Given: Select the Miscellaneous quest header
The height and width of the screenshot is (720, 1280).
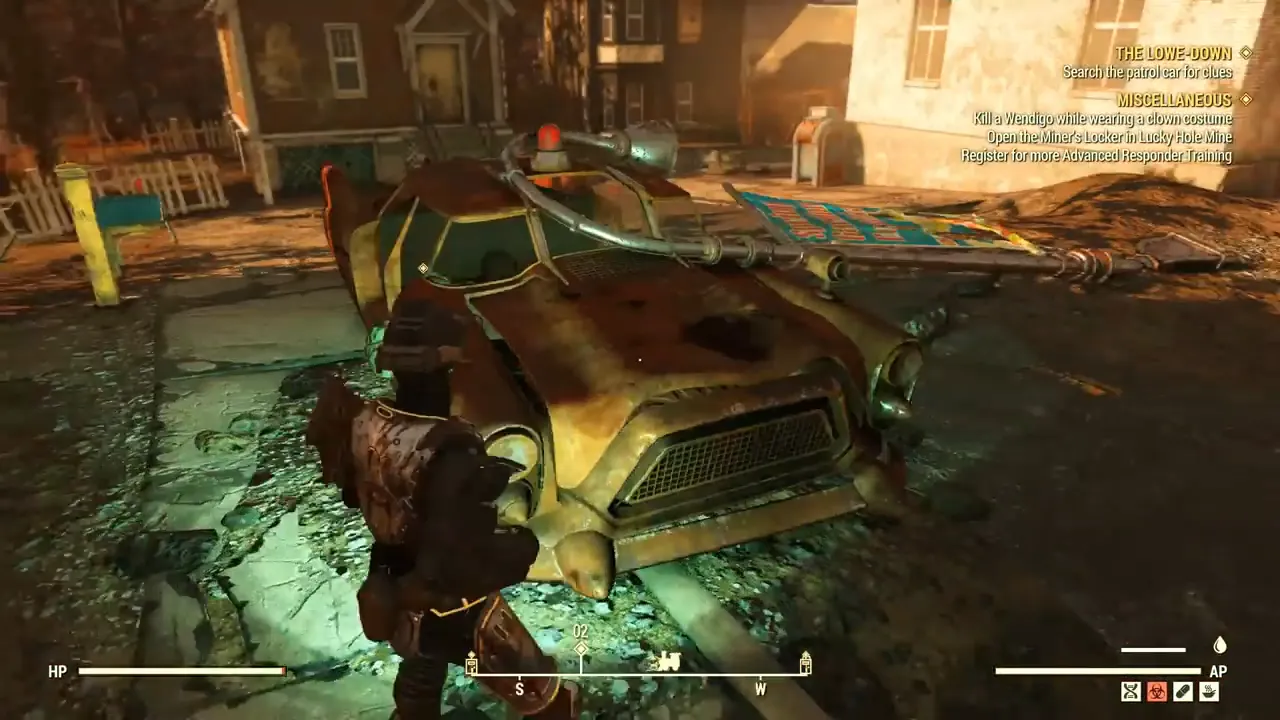Looking at the screenshot, I should (1174, 100).
